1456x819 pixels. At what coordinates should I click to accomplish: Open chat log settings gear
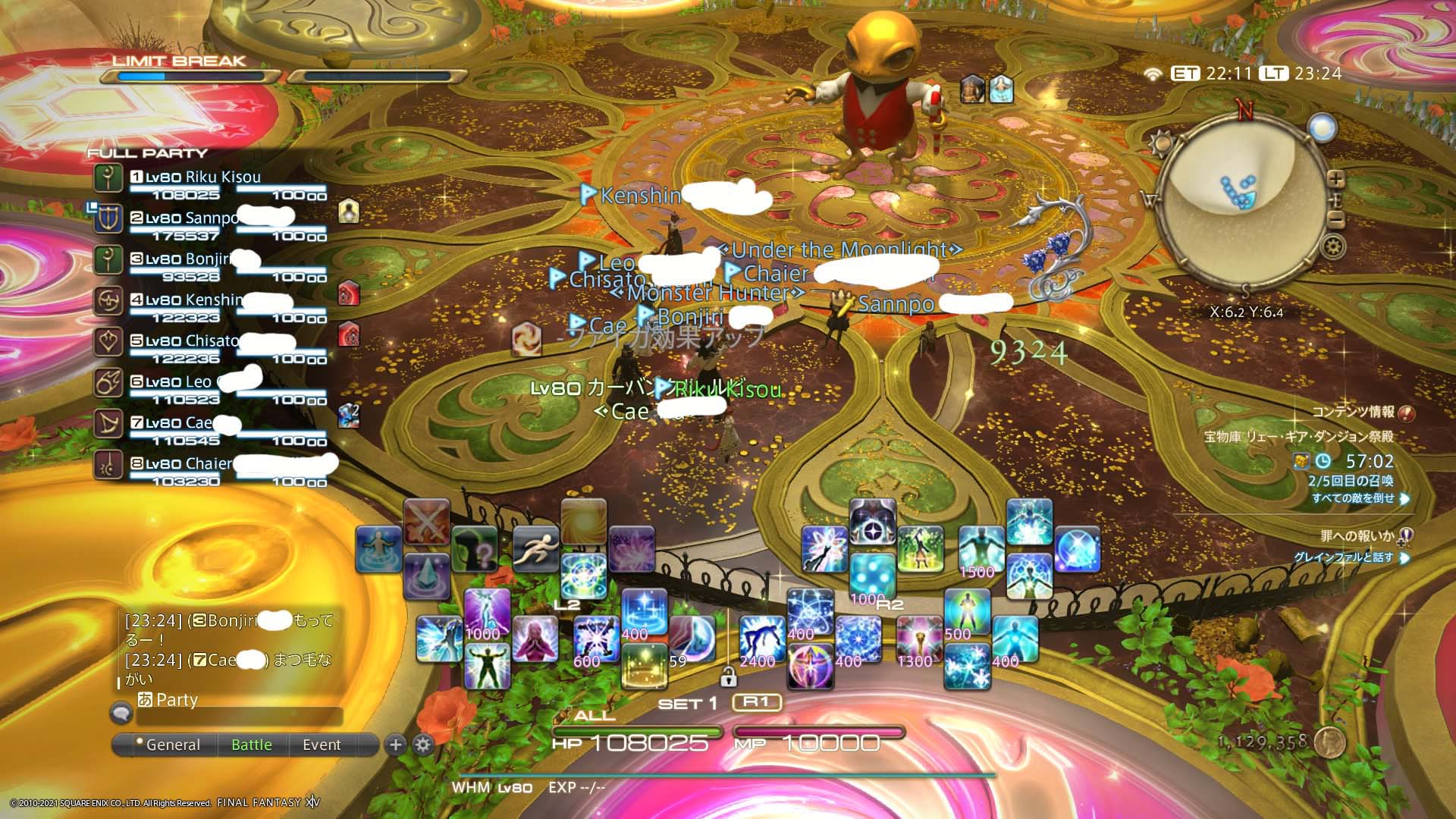(423, 745)
